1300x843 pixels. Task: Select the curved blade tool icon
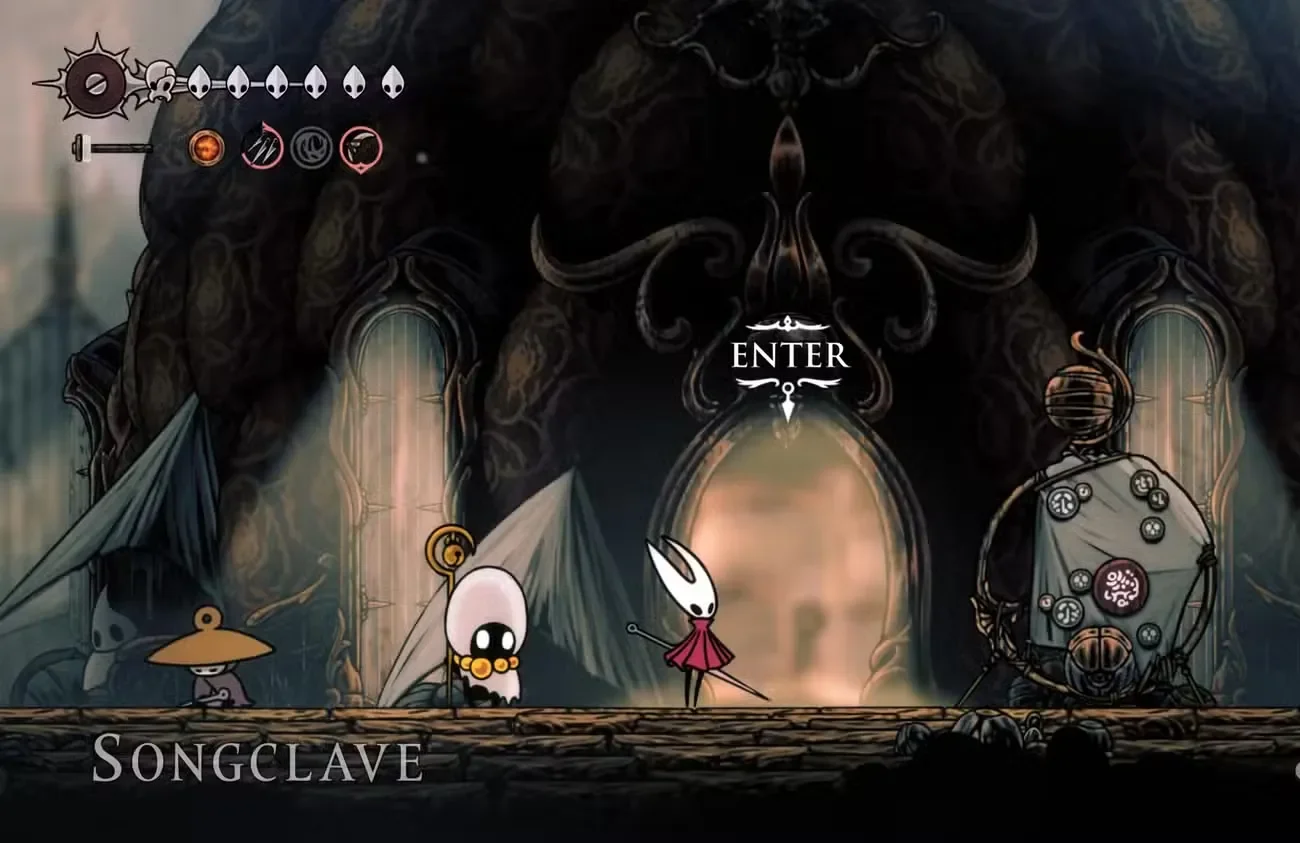(361, 149)
